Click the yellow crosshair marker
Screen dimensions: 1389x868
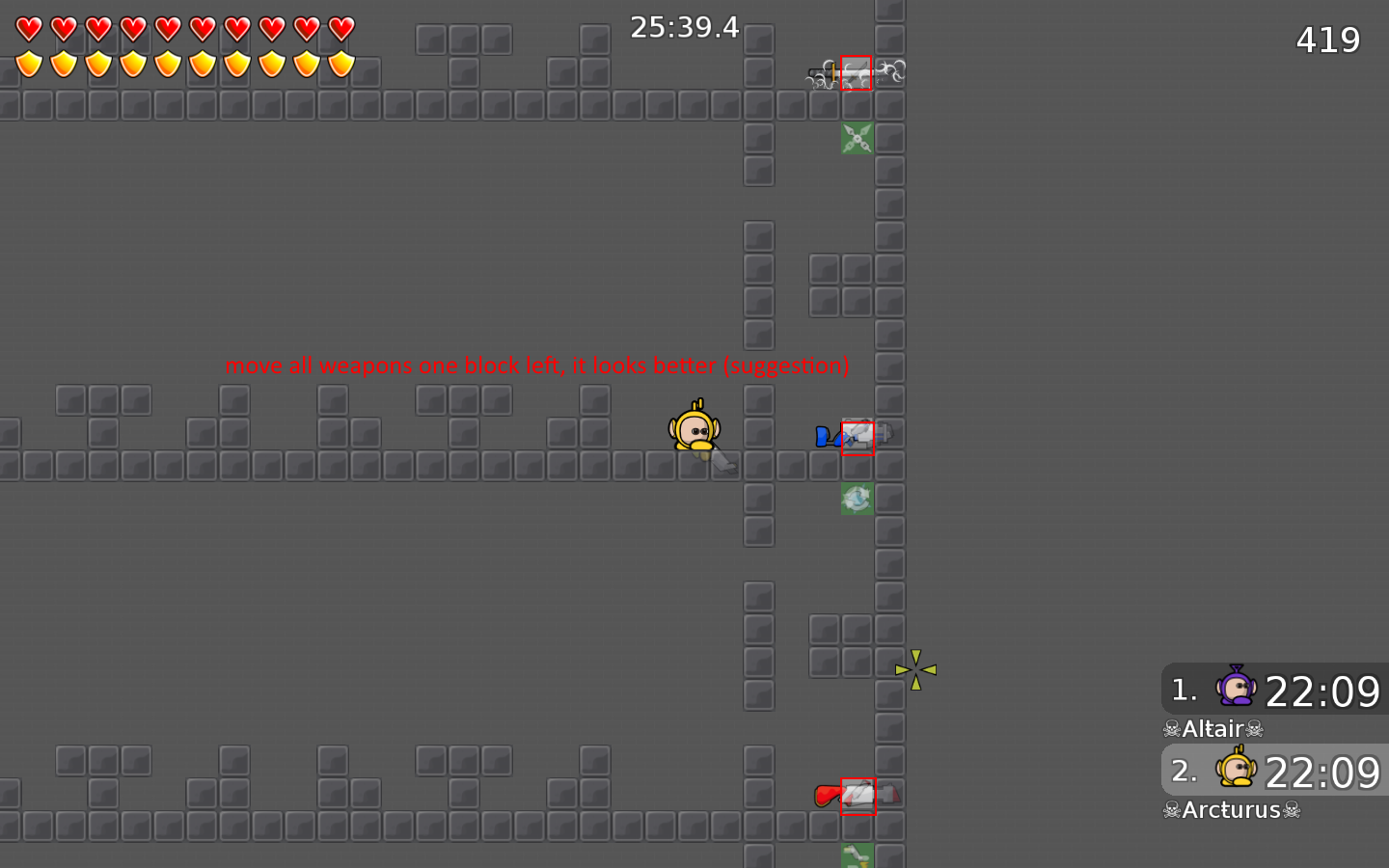915,667
